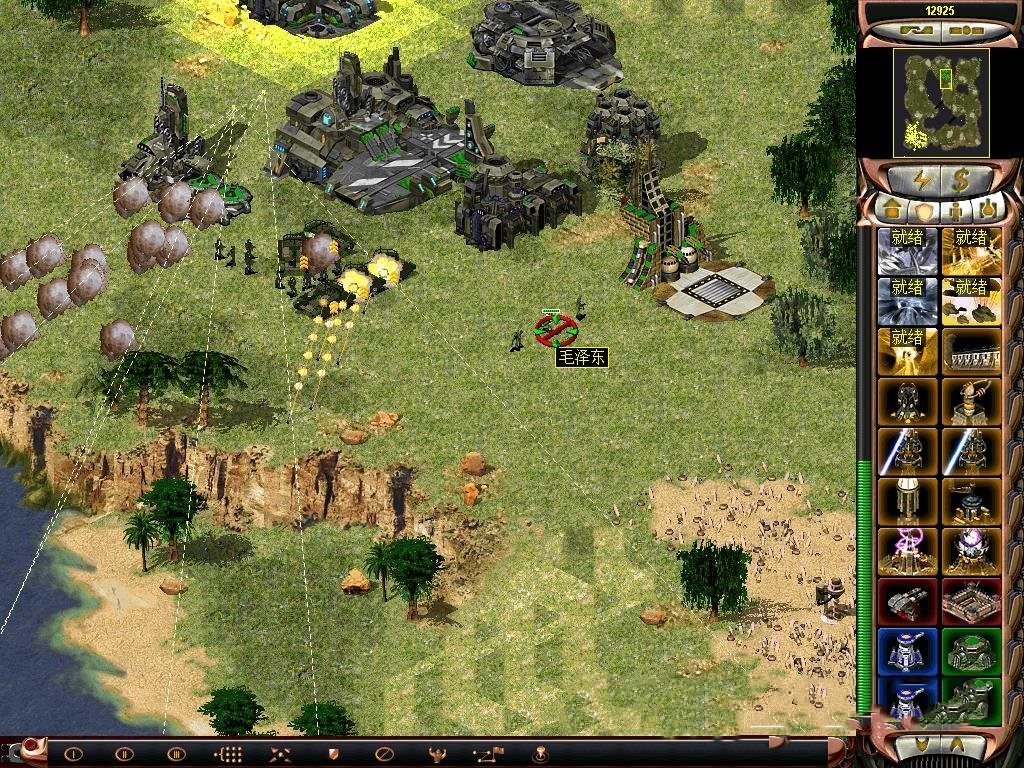The image size is (1024, 768).
Task: Open the flask-icon production tab
Action: click(989, 211)
